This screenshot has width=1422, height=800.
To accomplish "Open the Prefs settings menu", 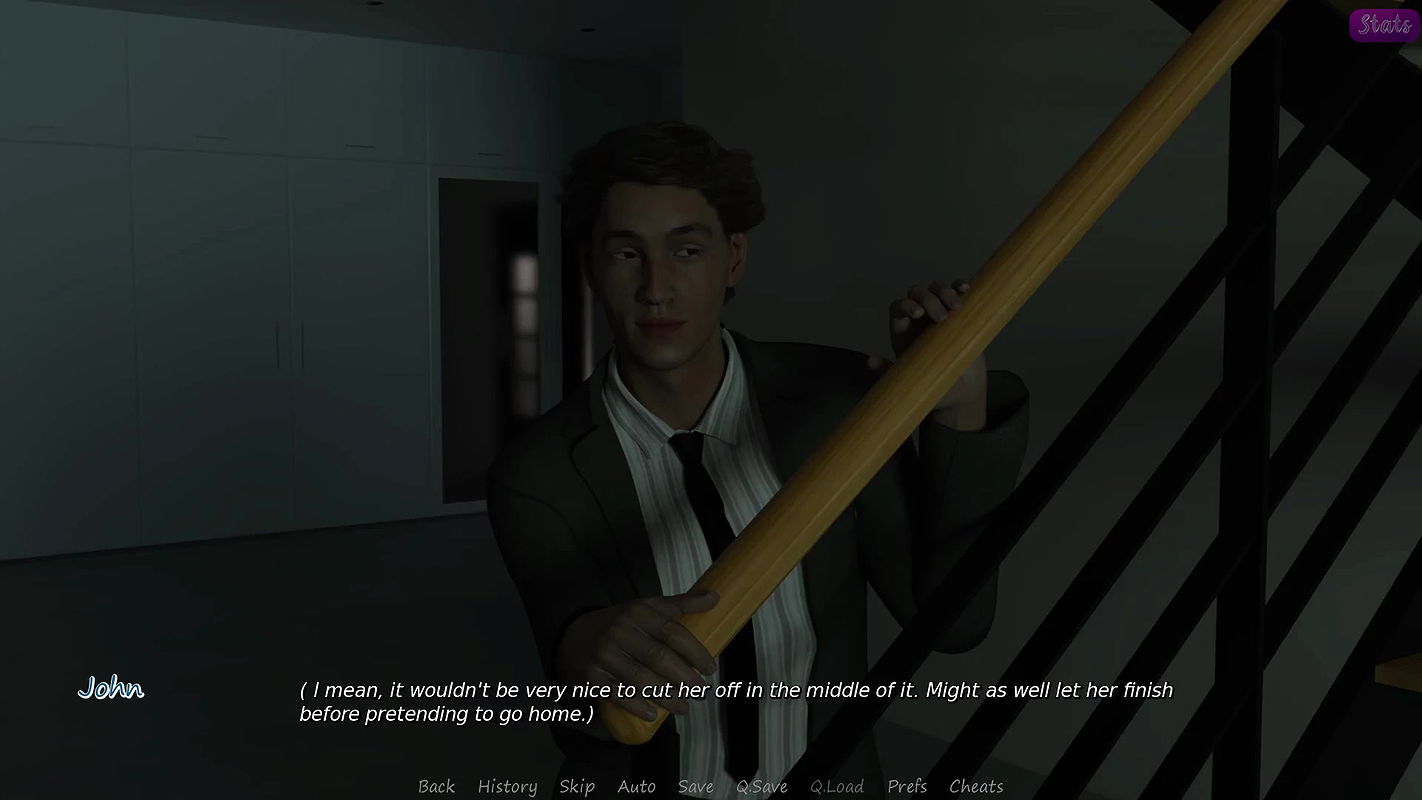I will click(x=907, y=787).
